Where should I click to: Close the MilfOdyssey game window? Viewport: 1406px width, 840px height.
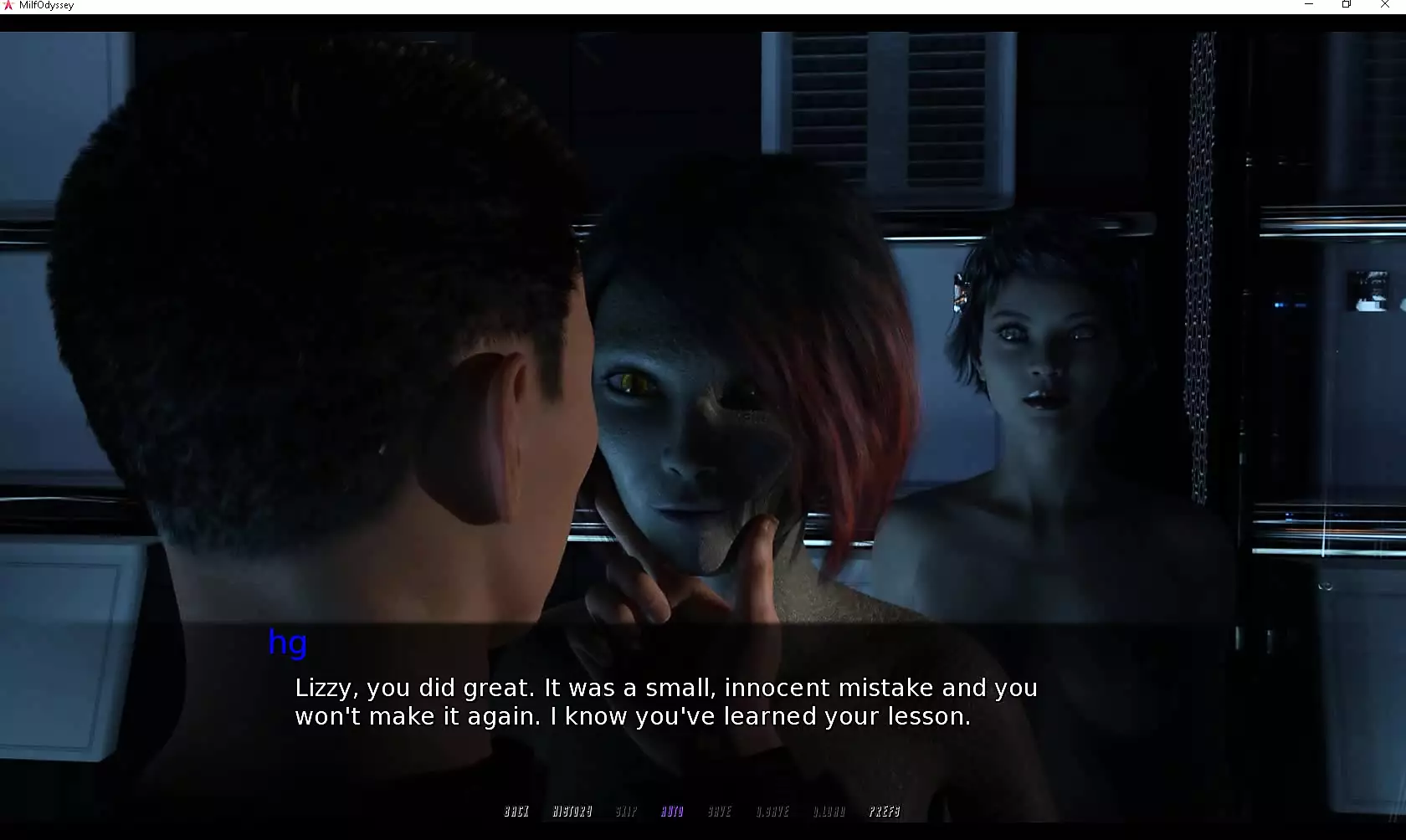(1384, 5)
